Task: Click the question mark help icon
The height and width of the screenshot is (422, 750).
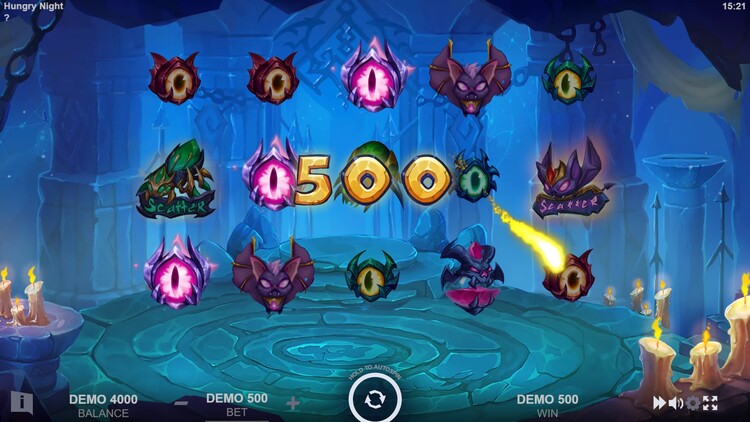Action: click(6, 18)
